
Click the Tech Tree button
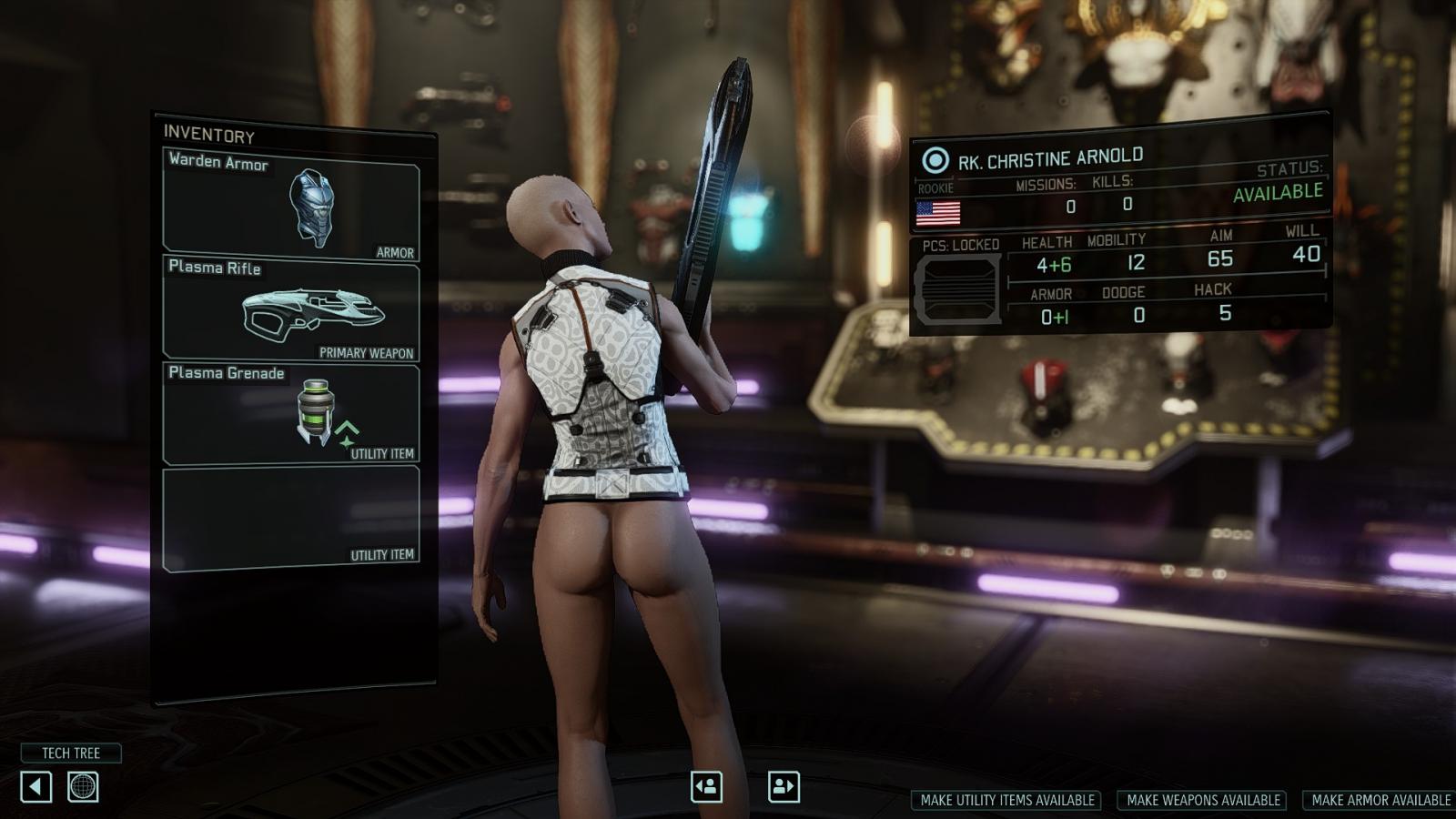71,753
